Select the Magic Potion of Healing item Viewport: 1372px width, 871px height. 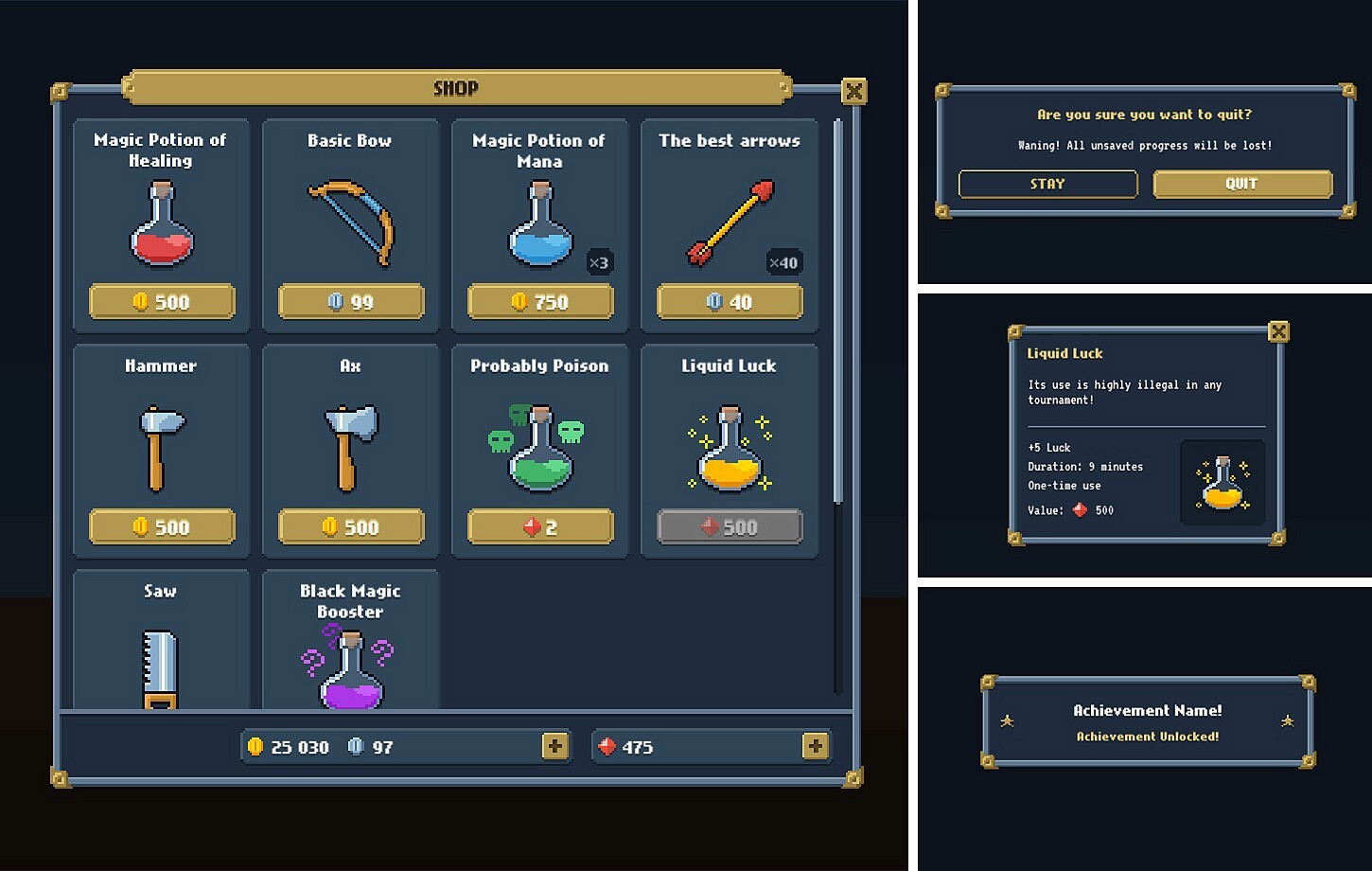coord(161,224)
